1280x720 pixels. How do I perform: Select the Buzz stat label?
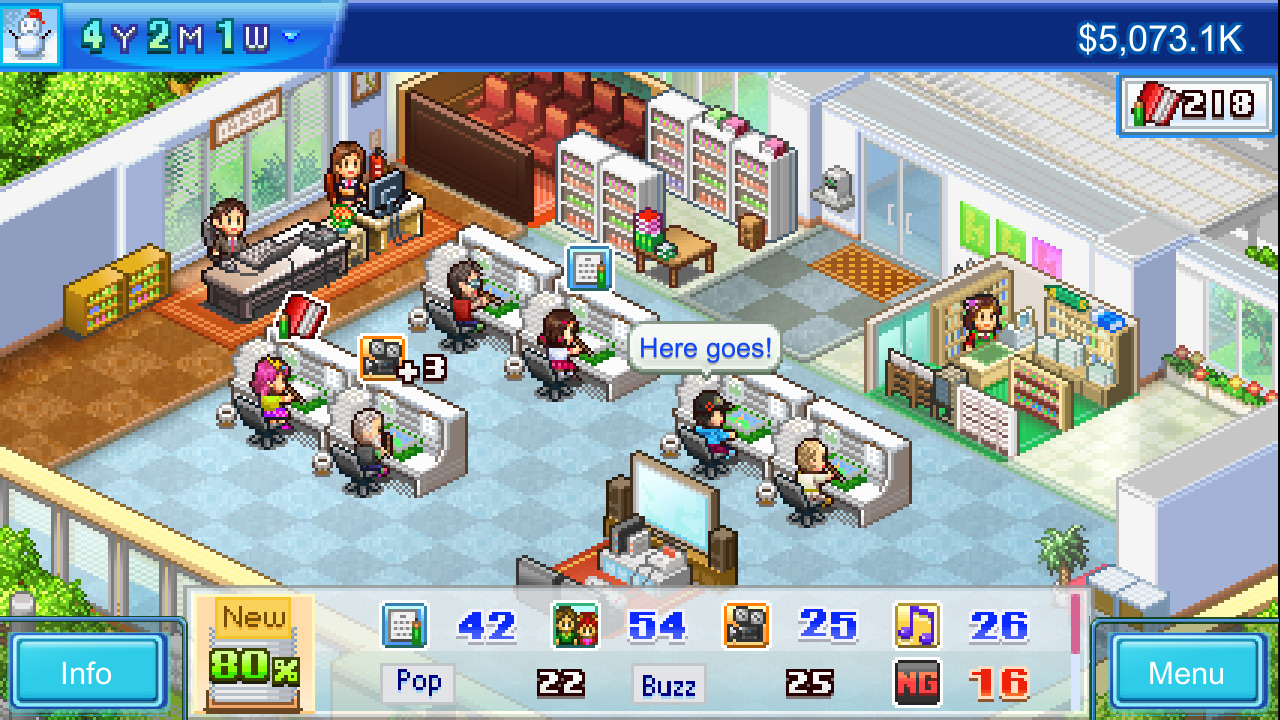point(668,684)
